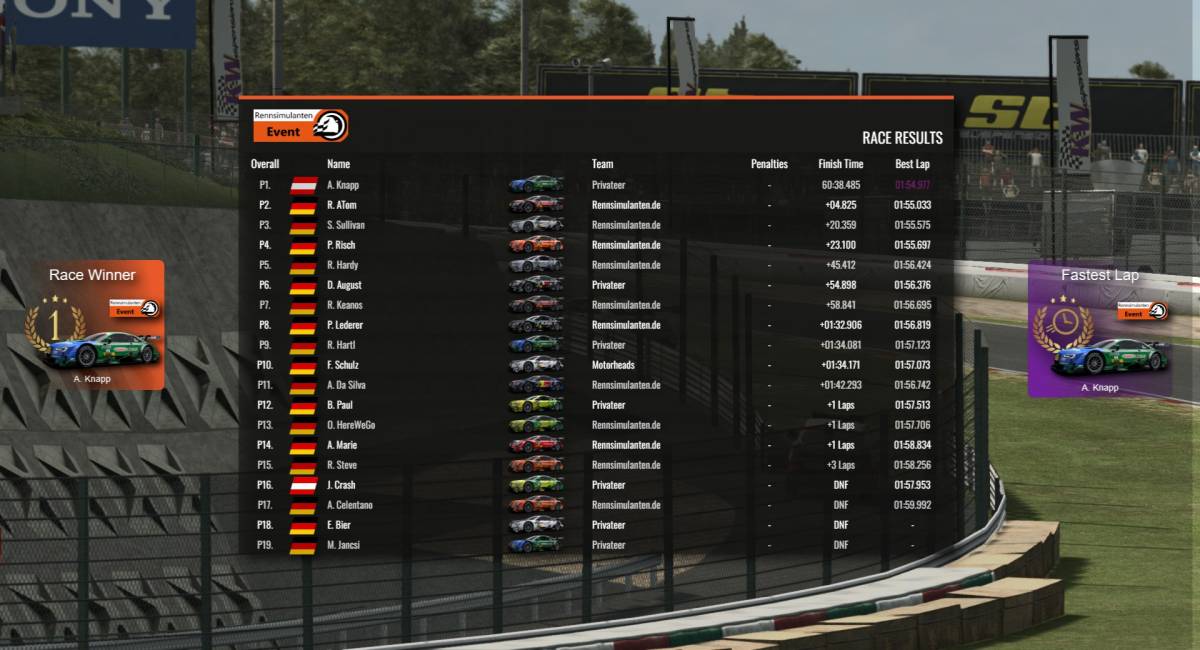
Task: Click the Name column header
Action: click(x=338, y=164)
